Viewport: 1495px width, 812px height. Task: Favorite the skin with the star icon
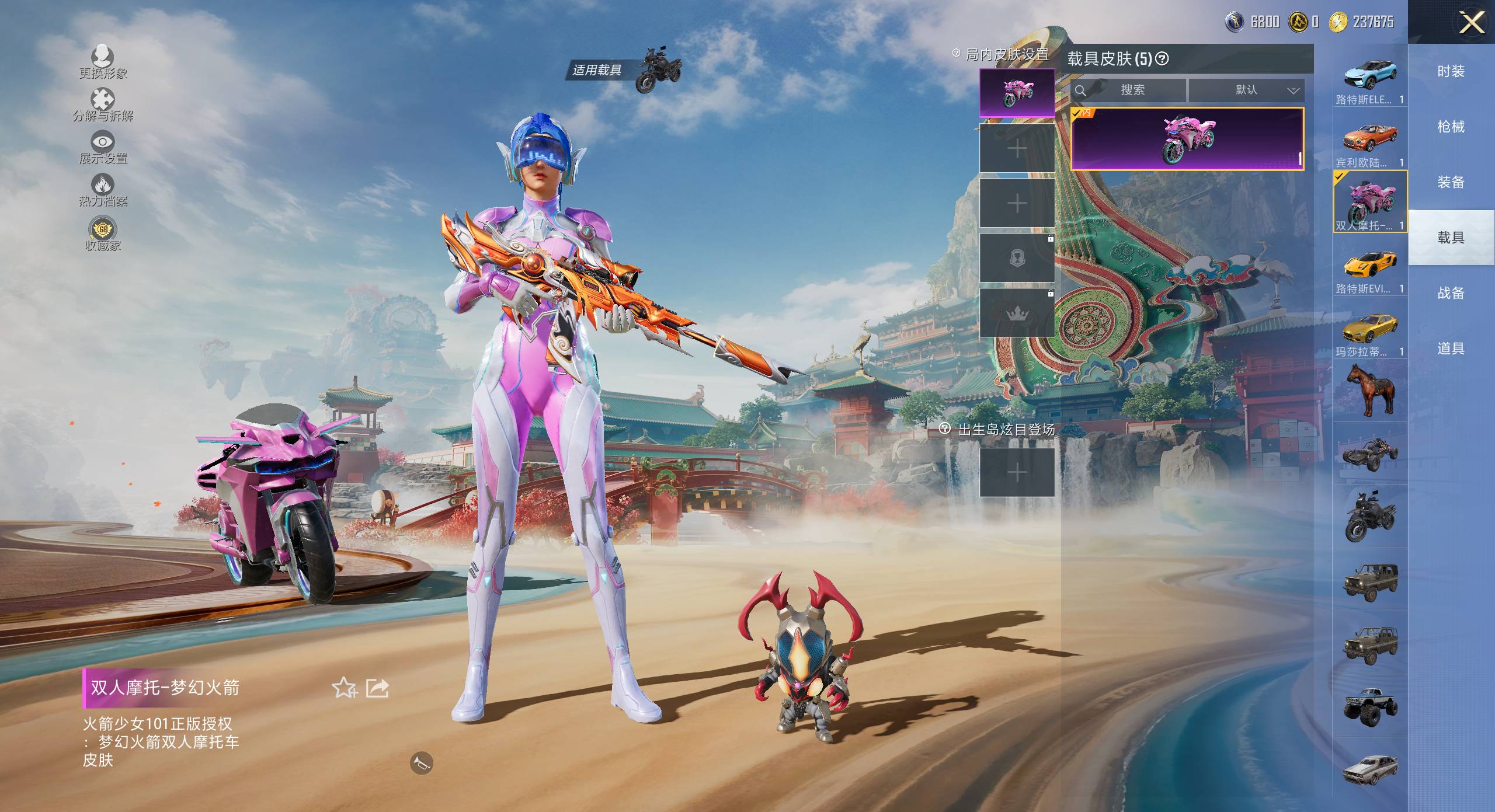pos(345,688)
